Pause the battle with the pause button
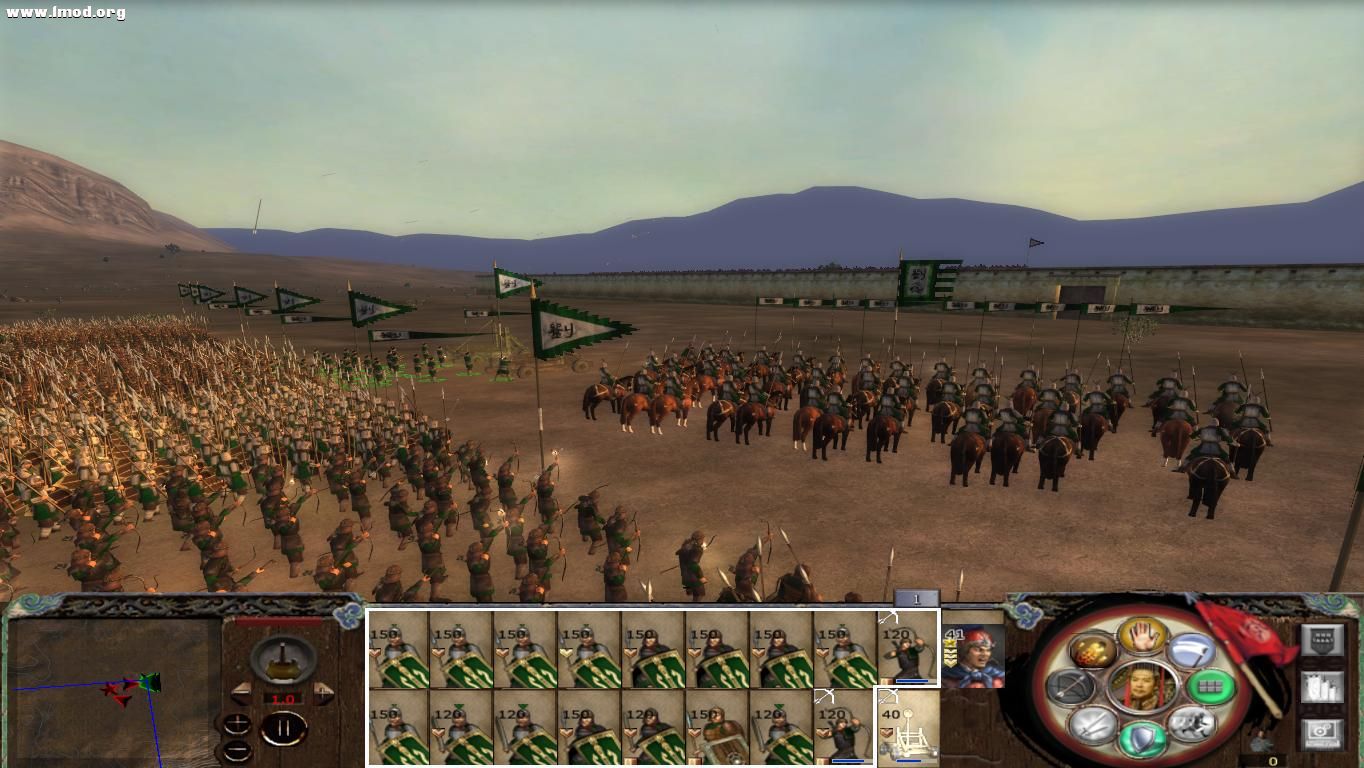 285,727
